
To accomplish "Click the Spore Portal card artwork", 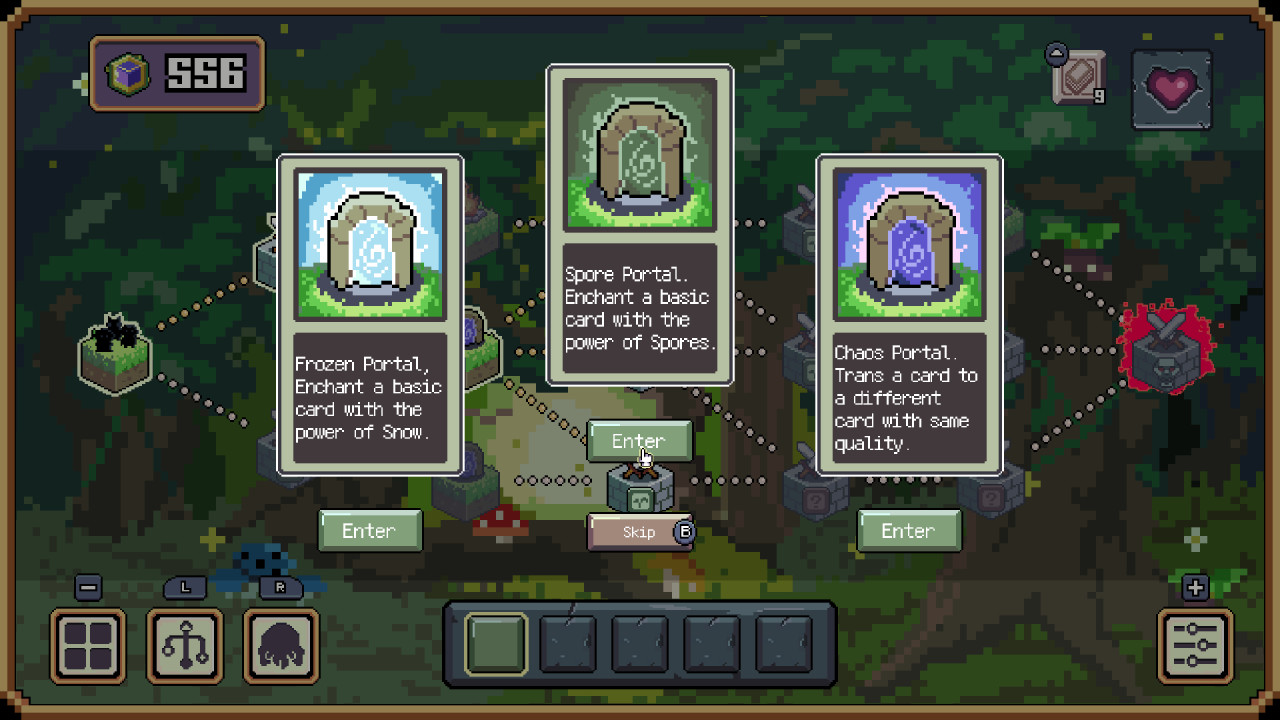I will [640, 152].
